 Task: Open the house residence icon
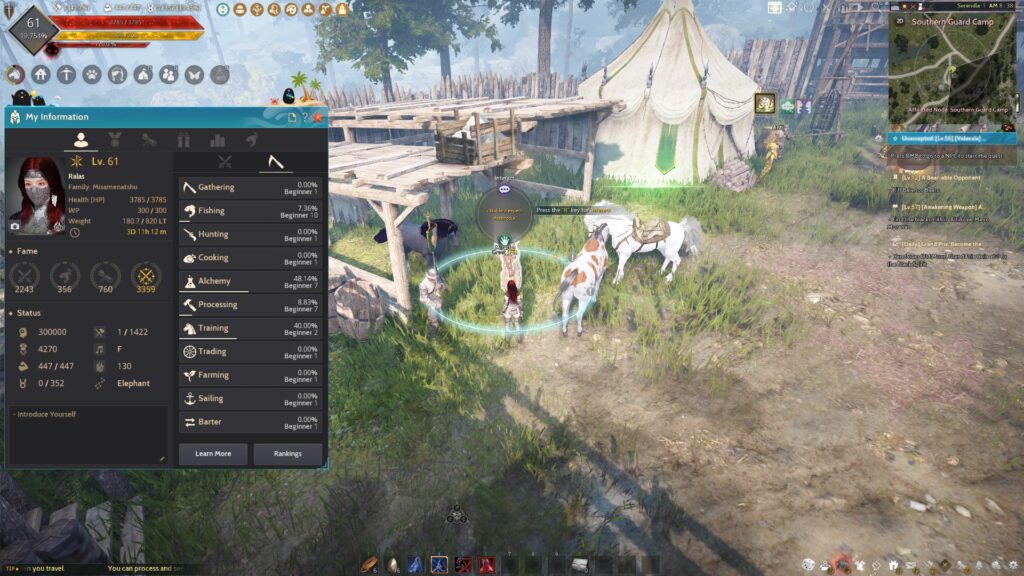41,74
